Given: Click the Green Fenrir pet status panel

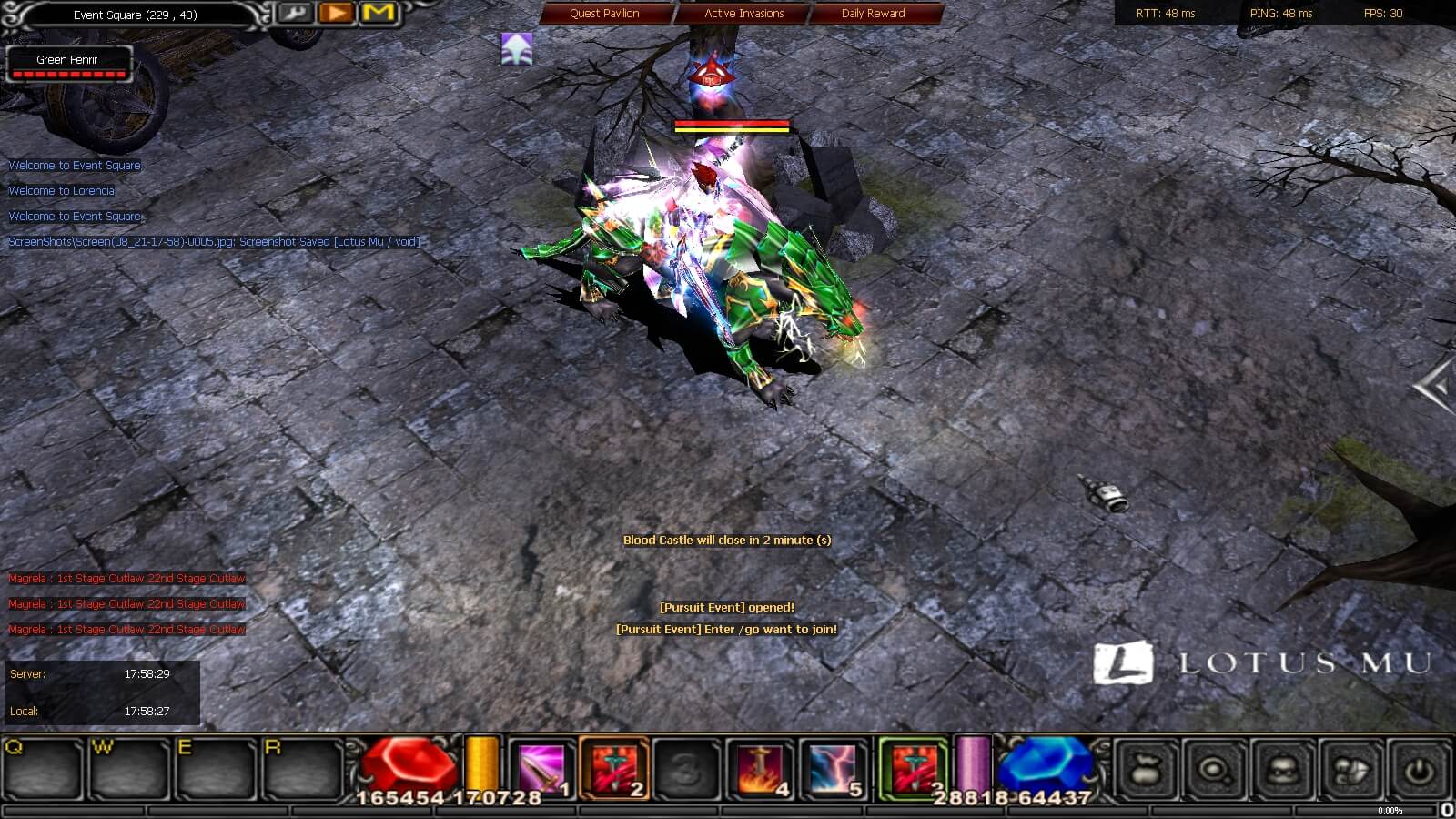Looking at the screenshot, I should coord(68,64).
